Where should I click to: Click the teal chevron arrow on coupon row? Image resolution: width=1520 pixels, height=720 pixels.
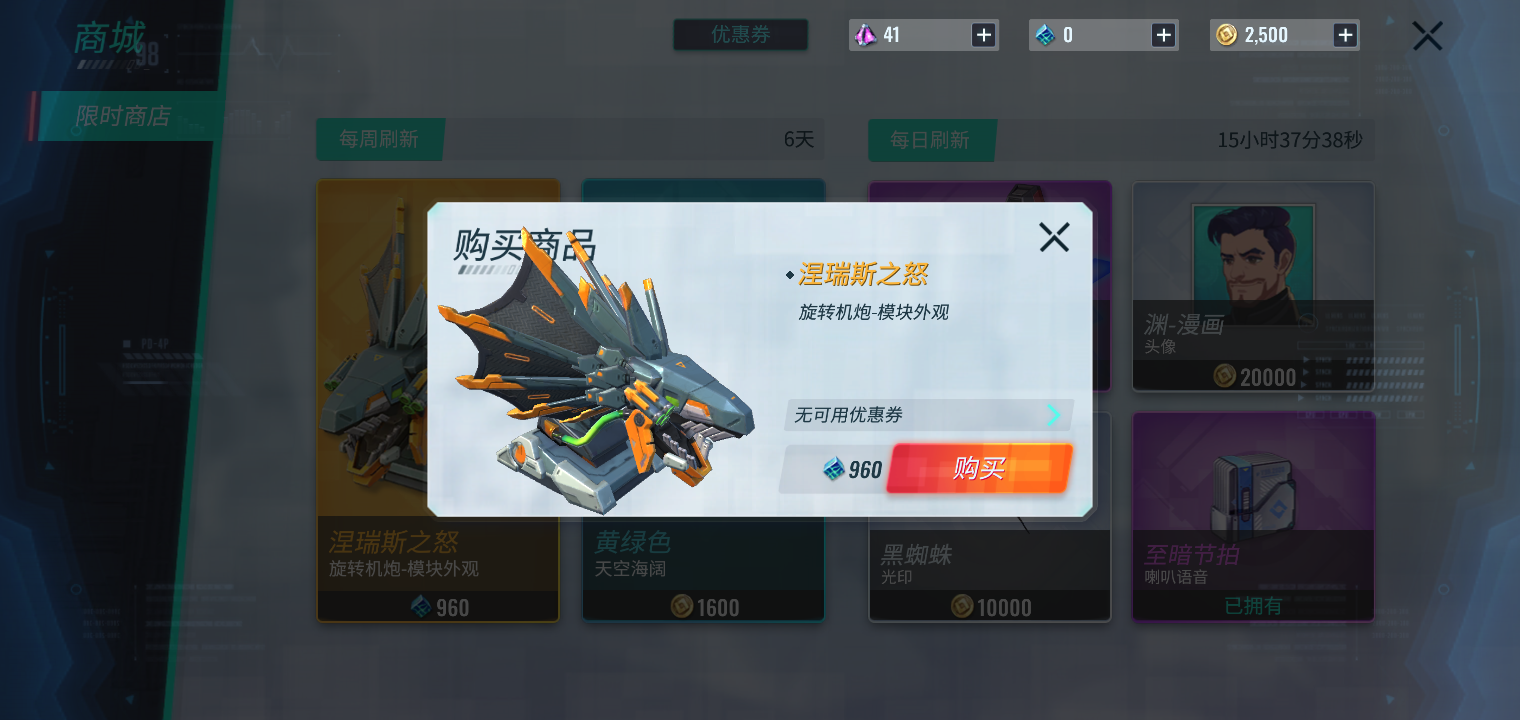pos(1054,415)
